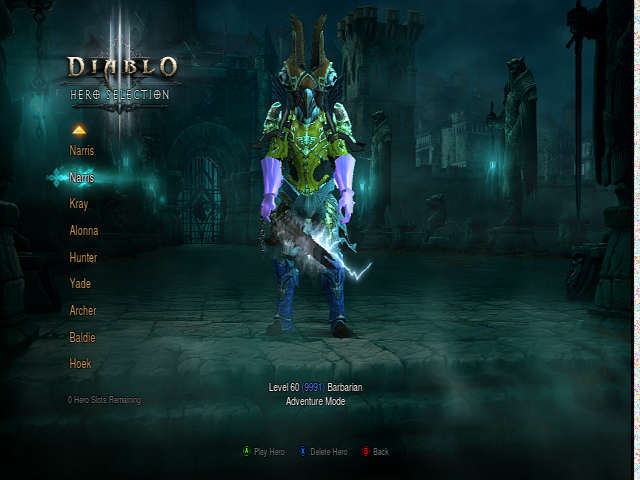The height and width of the screenshot is (480, 640).
Task: Choose the hero named Archer
Action: pyautogui.click(x=83, y=311)
